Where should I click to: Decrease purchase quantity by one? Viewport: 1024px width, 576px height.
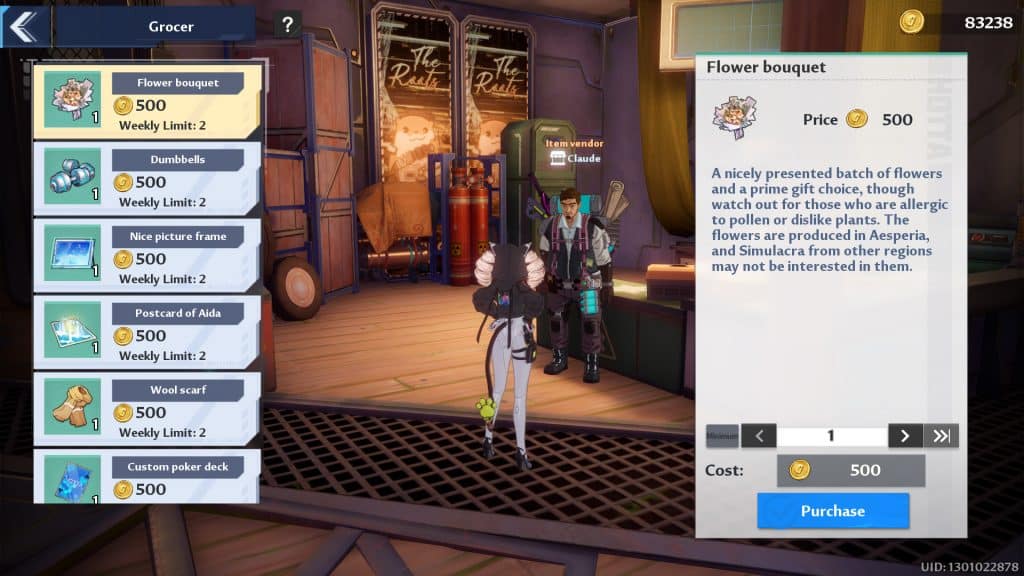click(x=759, y=436)
